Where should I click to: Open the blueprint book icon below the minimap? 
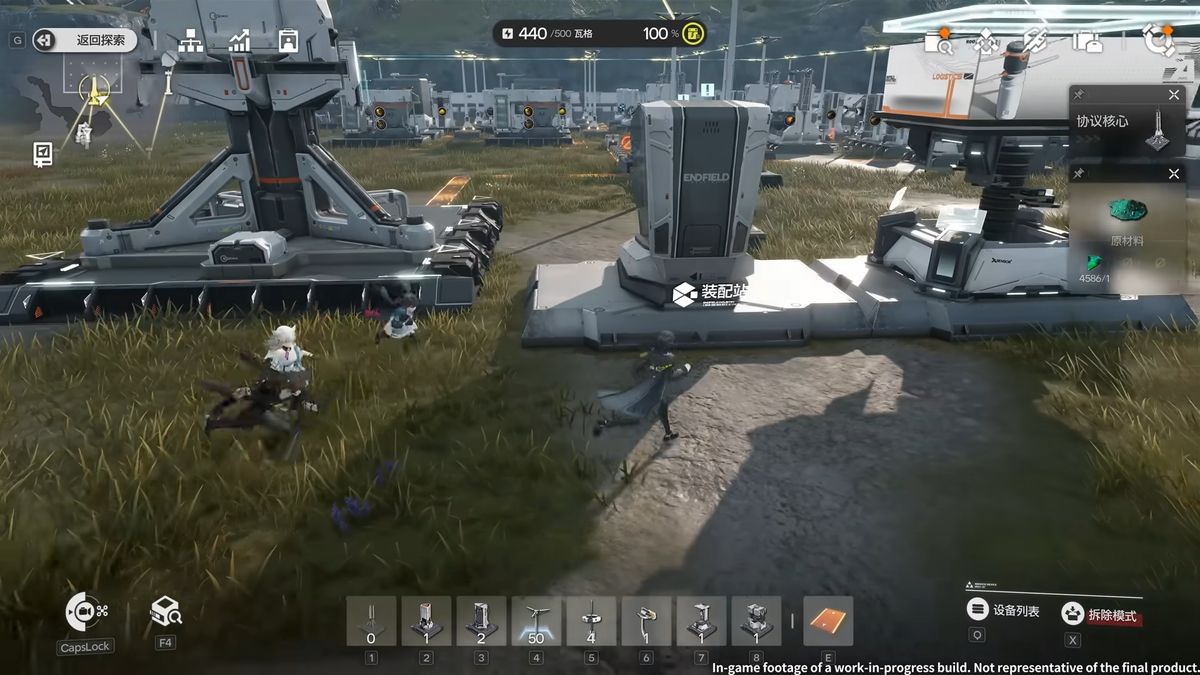coord(43,153)
